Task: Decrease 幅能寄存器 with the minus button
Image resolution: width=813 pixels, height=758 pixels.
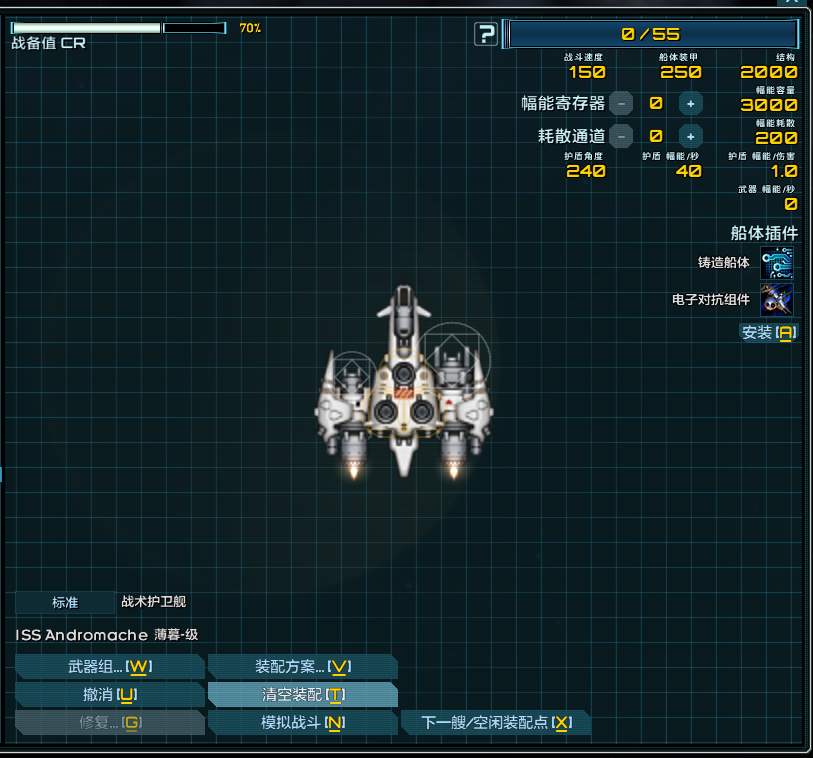Action: tap(621, 103)
